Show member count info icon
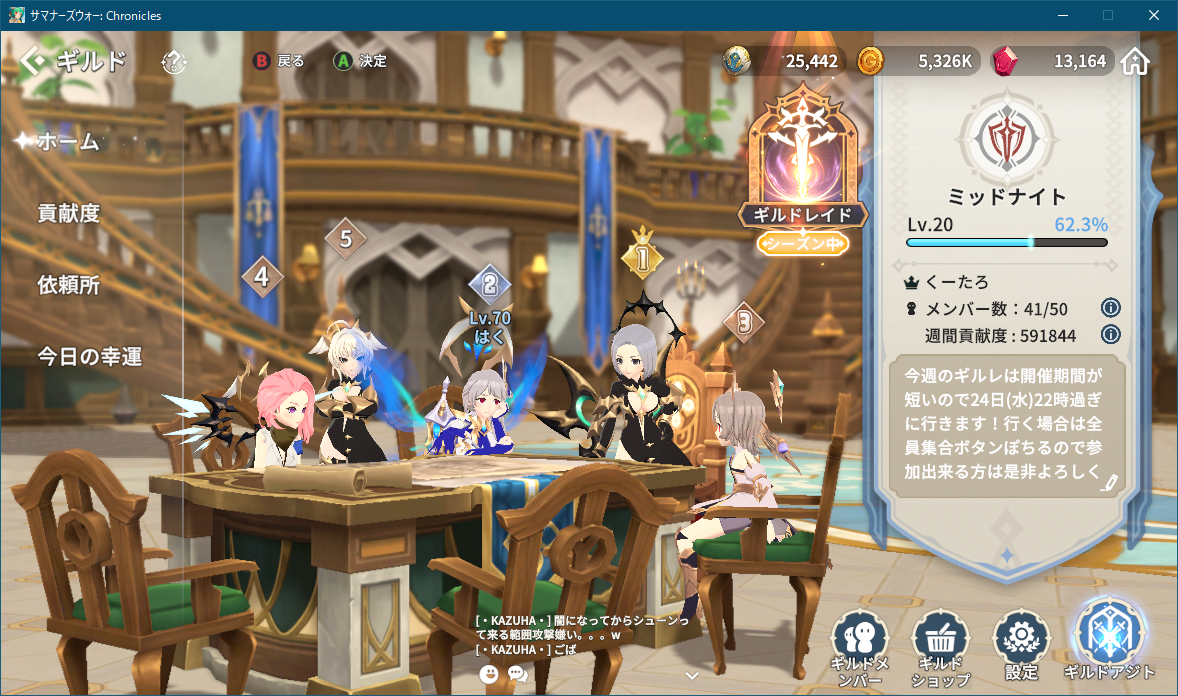The height and width of the screenshot is (696, 1178). pos(1110,307)
